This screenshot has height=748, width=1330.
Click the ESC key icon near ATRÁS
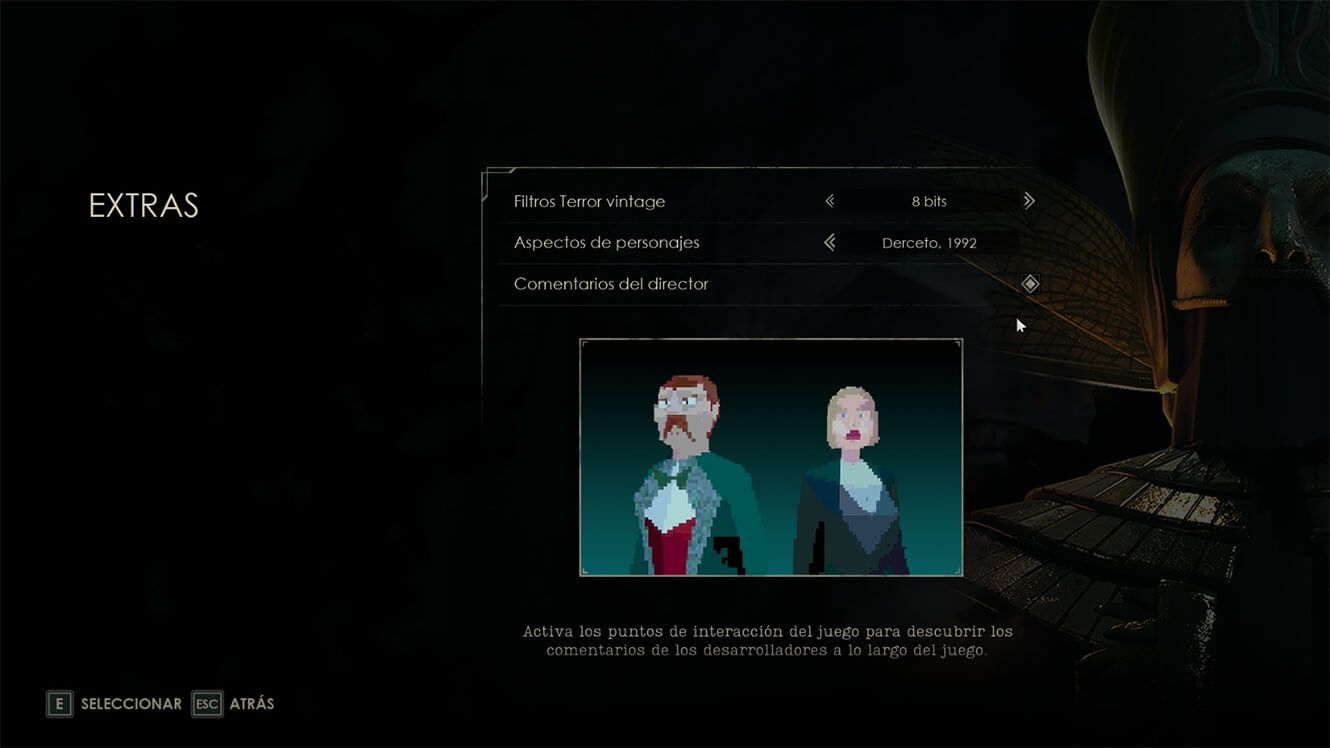click(x=206, y=703)
